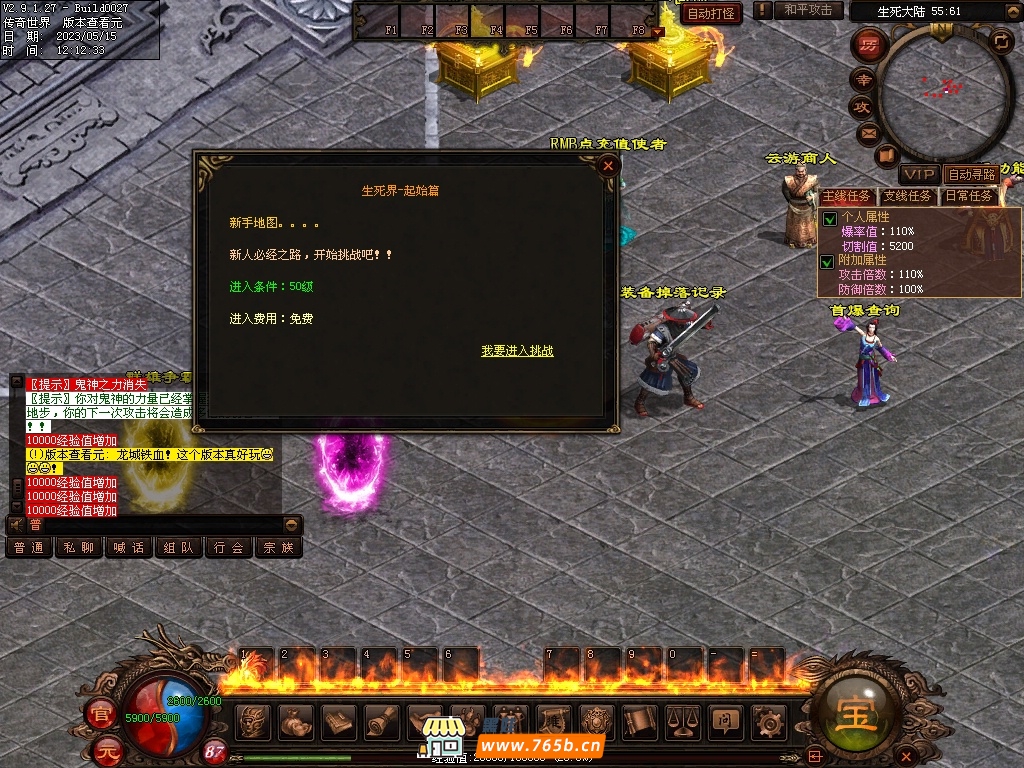Toggle the 个人属性 checkbox

tap(829, 219)
